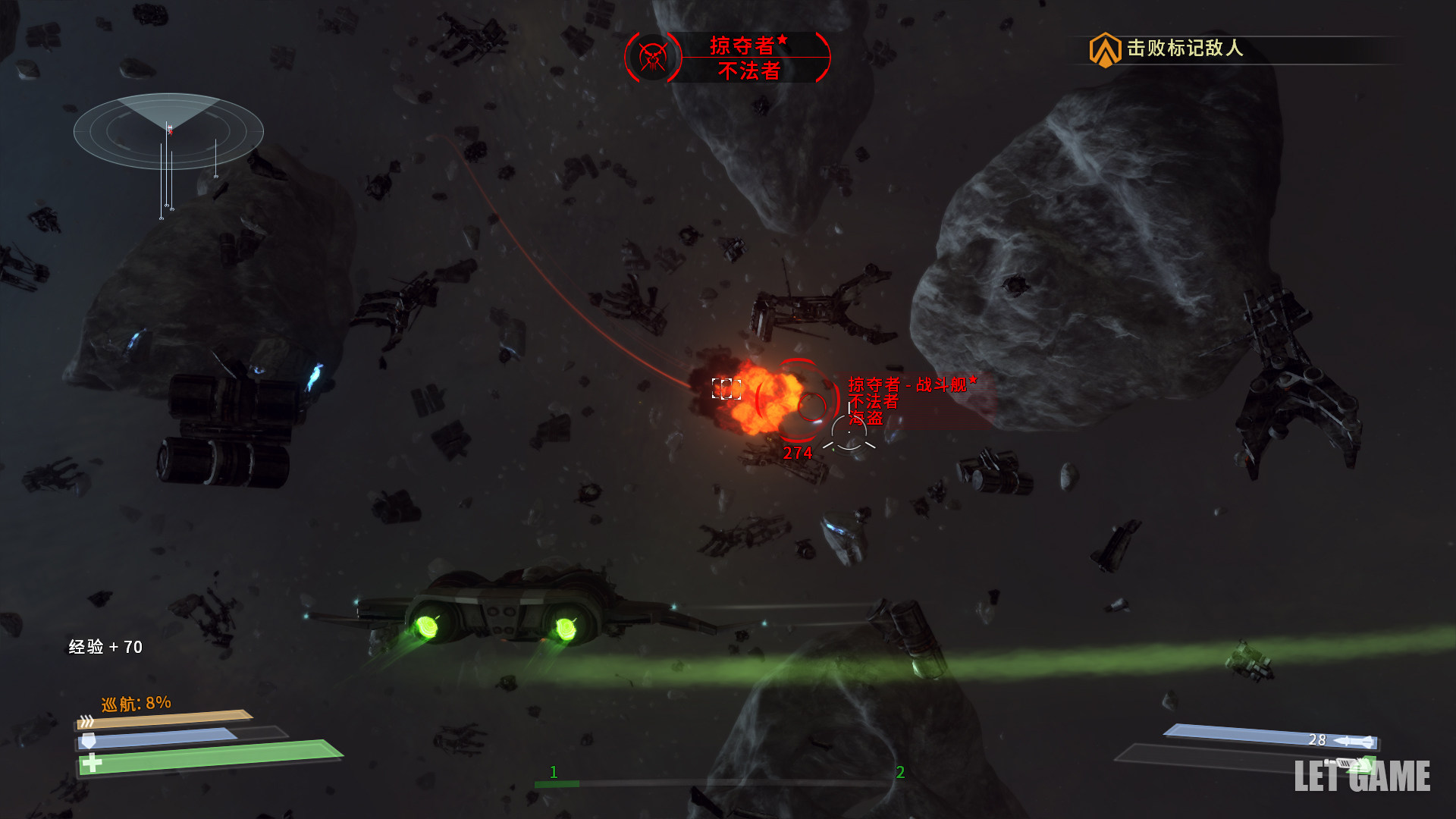Image resolution: width=1456 pixels, height=819 pixels.
Task: Click the red skull target icon
Action: [x=652, y=58]
